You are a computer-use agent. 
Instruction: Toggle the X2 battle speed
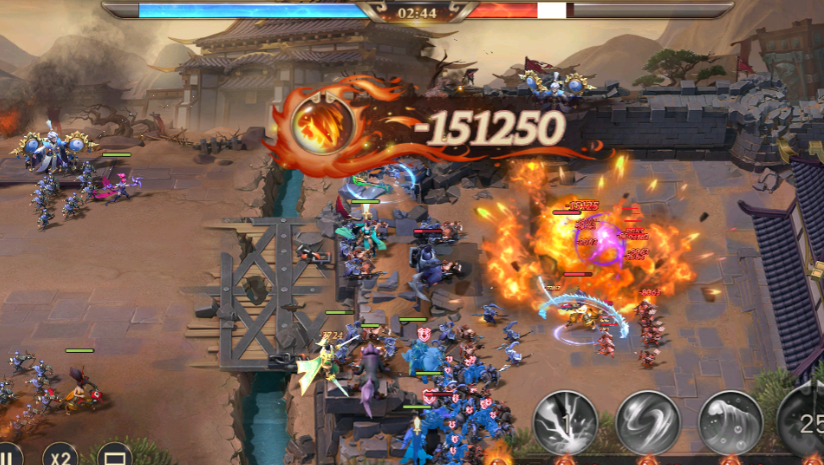[61, 456]
